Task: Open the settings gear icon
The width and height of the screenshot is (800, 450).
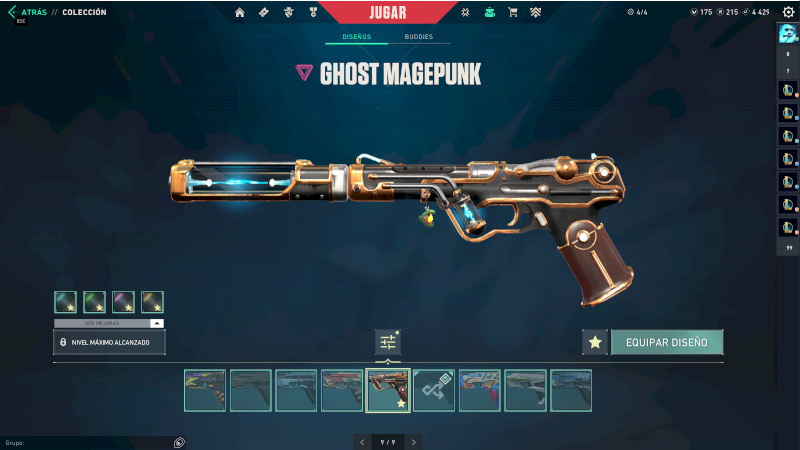Action: point(788,12)
